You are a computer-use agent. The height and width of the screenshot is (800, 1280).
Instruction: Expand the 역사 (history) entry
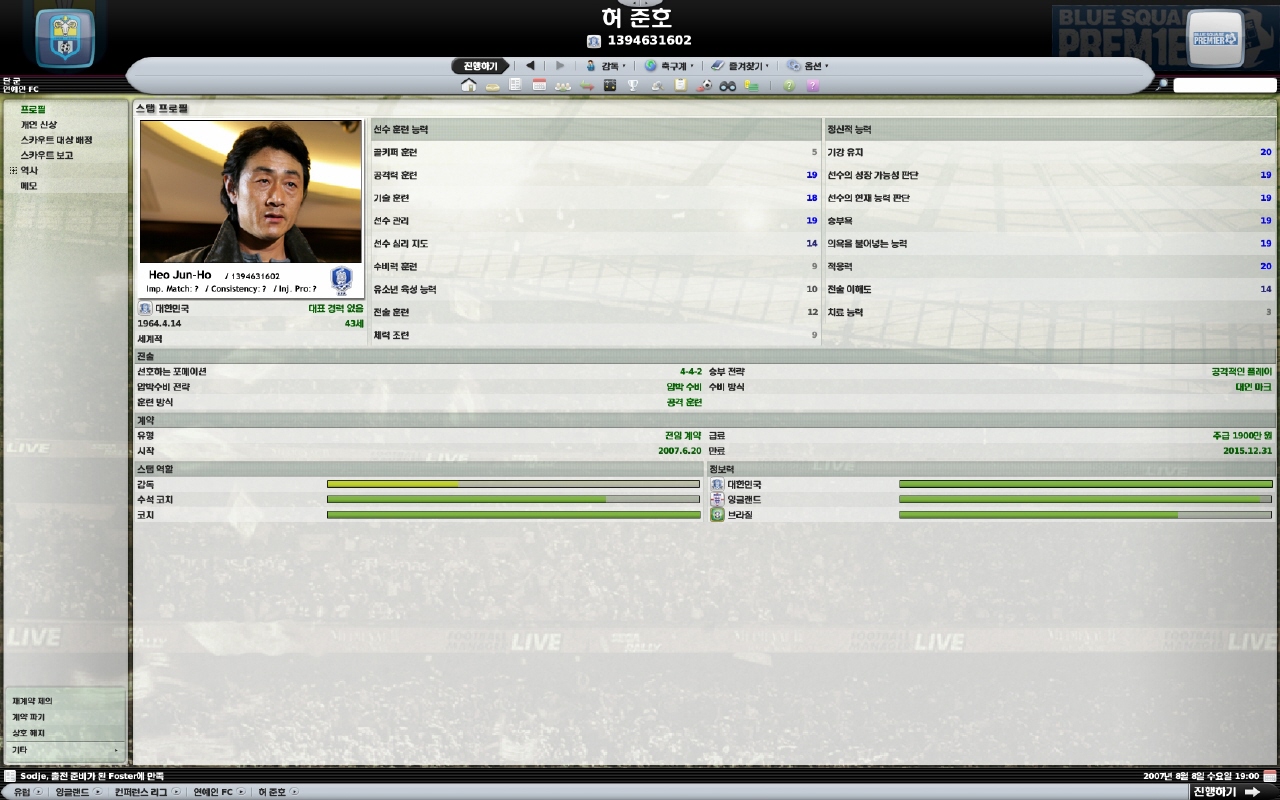pos(14,171)
